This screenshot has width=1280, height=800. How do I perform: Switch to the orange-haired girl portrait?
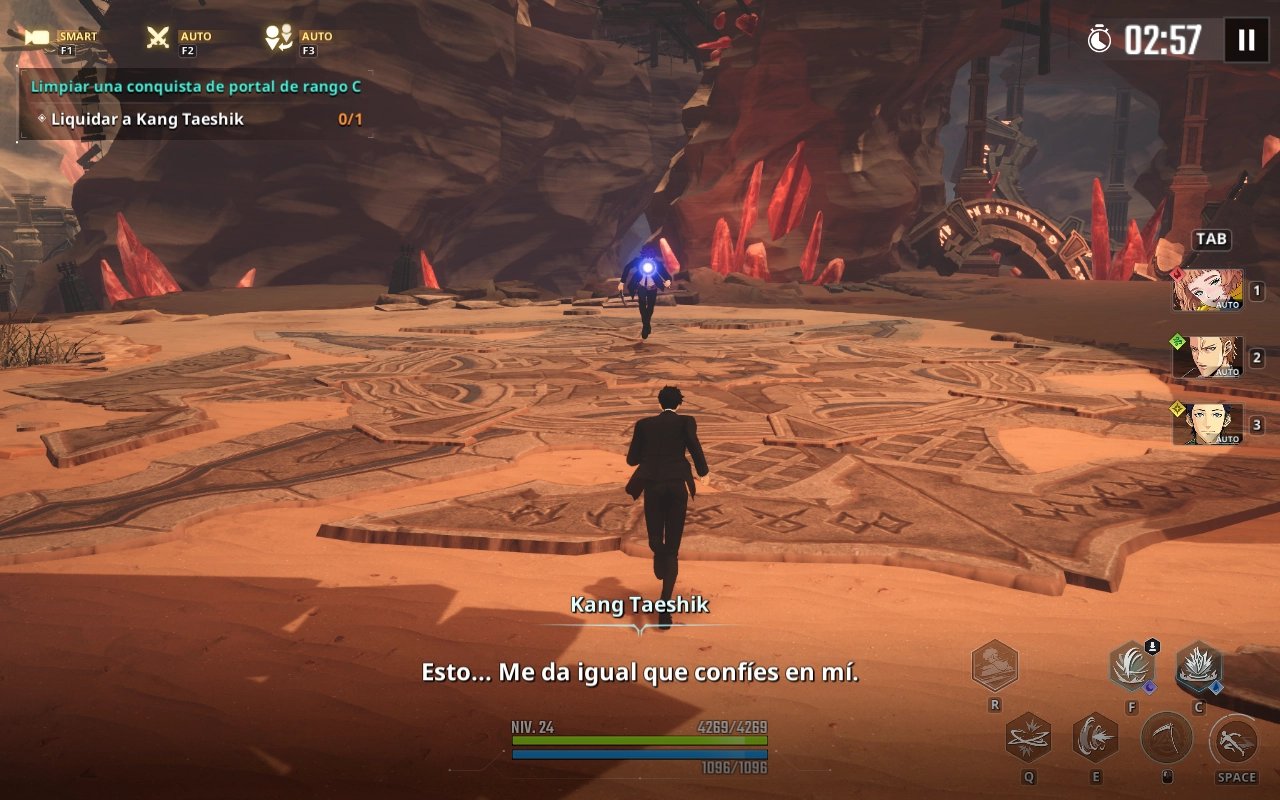coord(1207,290)
